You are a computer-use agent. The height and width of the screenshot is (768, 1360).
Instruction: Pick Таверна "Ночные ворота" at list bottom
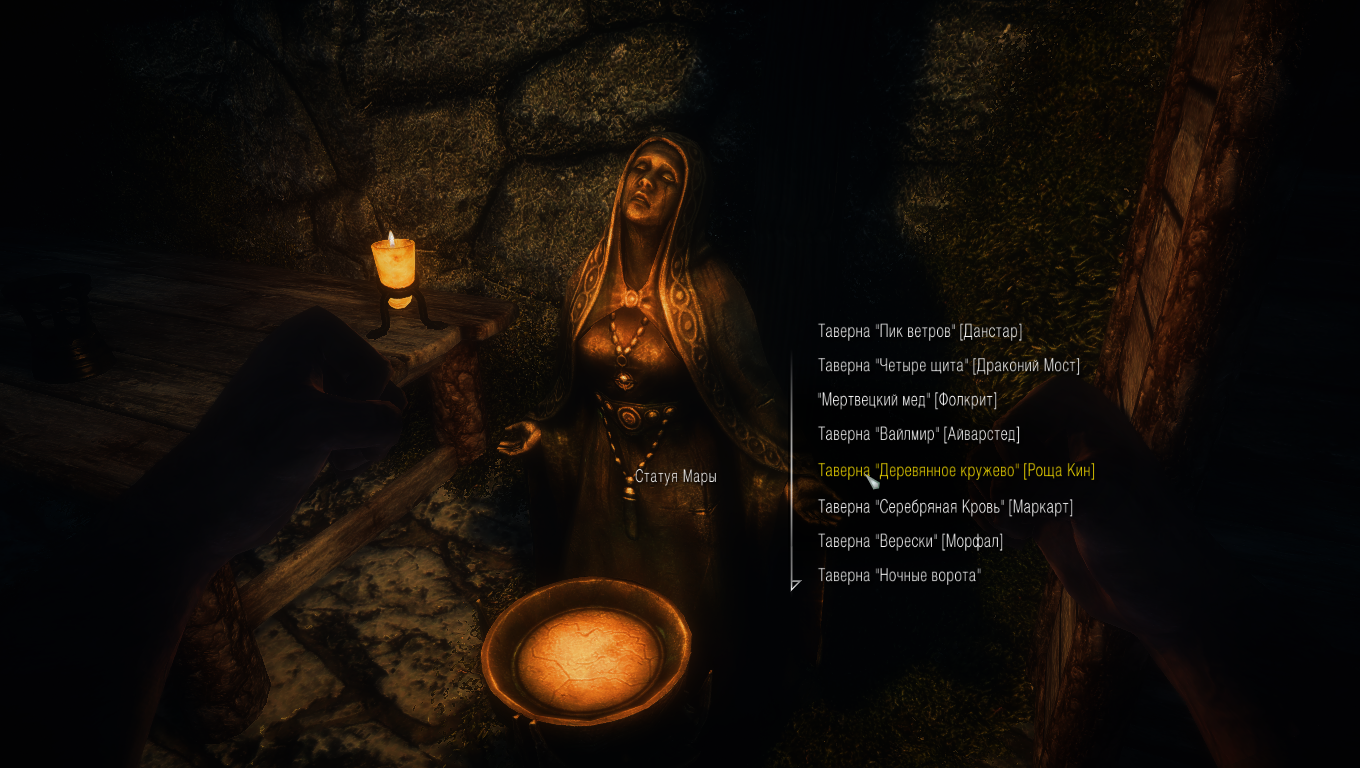tap(899, 575)
